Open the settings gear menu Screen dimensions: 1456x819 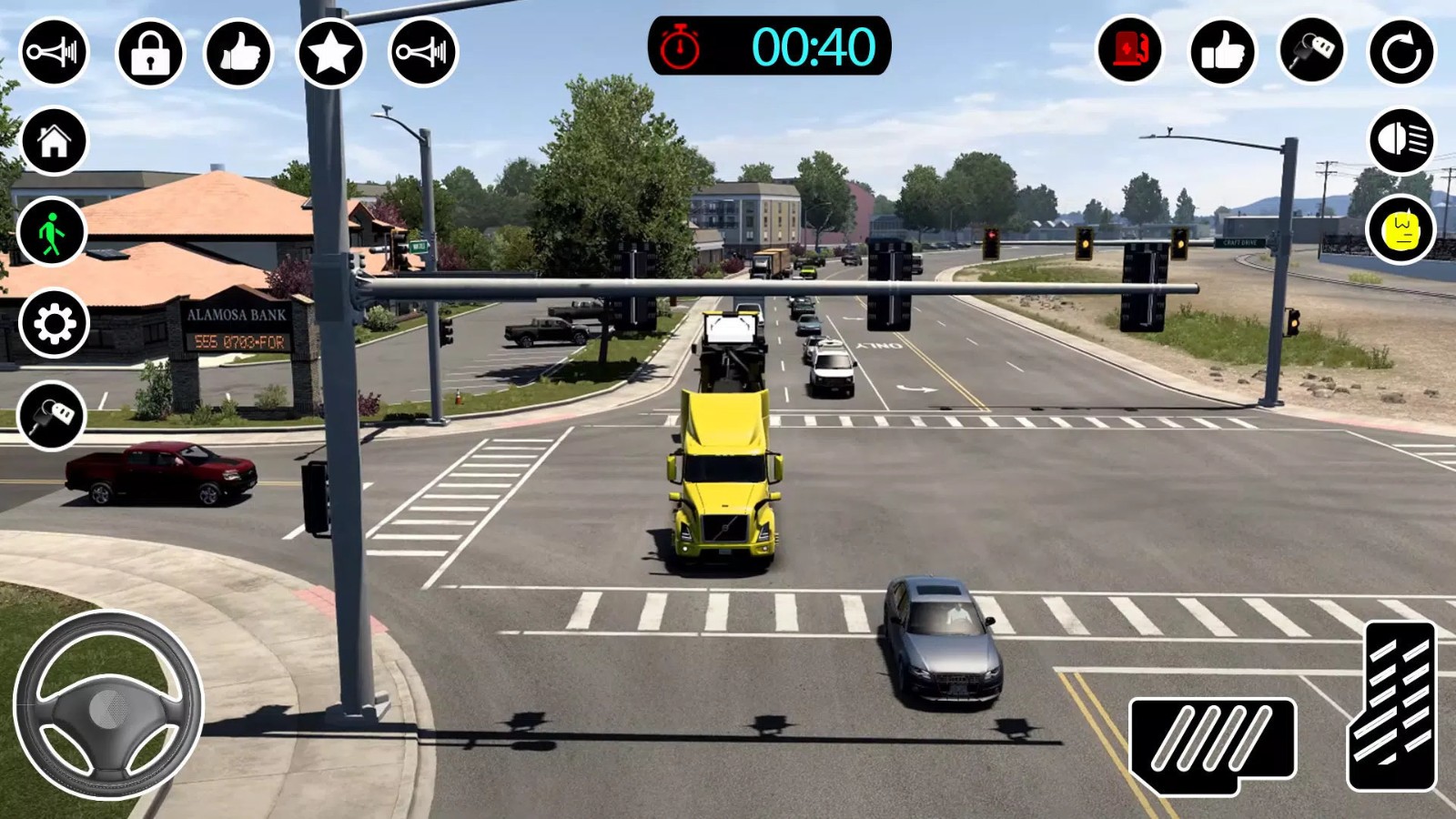click(51, 324)
